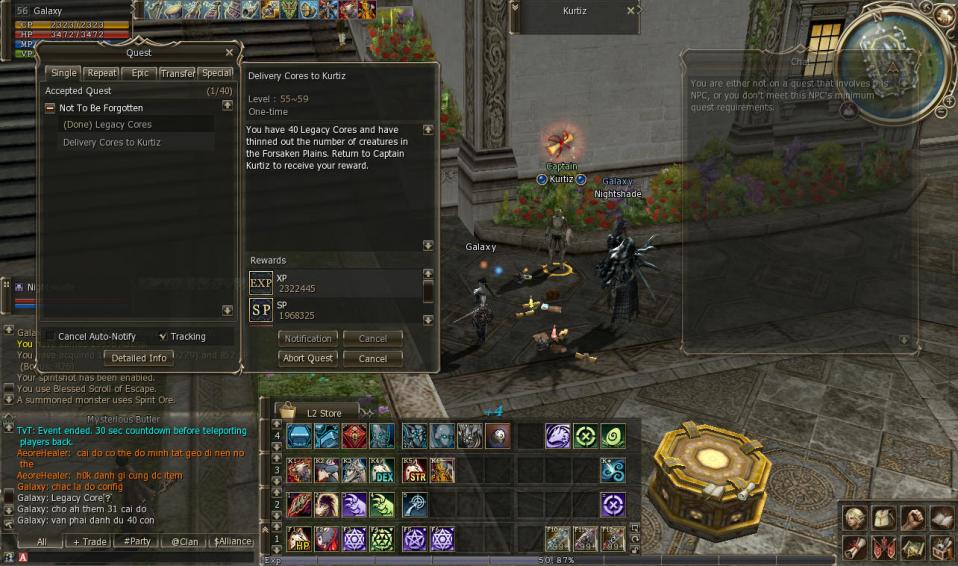
Task: Toggle the quest Tracking checkbox
Action: [x=163, y=337]
